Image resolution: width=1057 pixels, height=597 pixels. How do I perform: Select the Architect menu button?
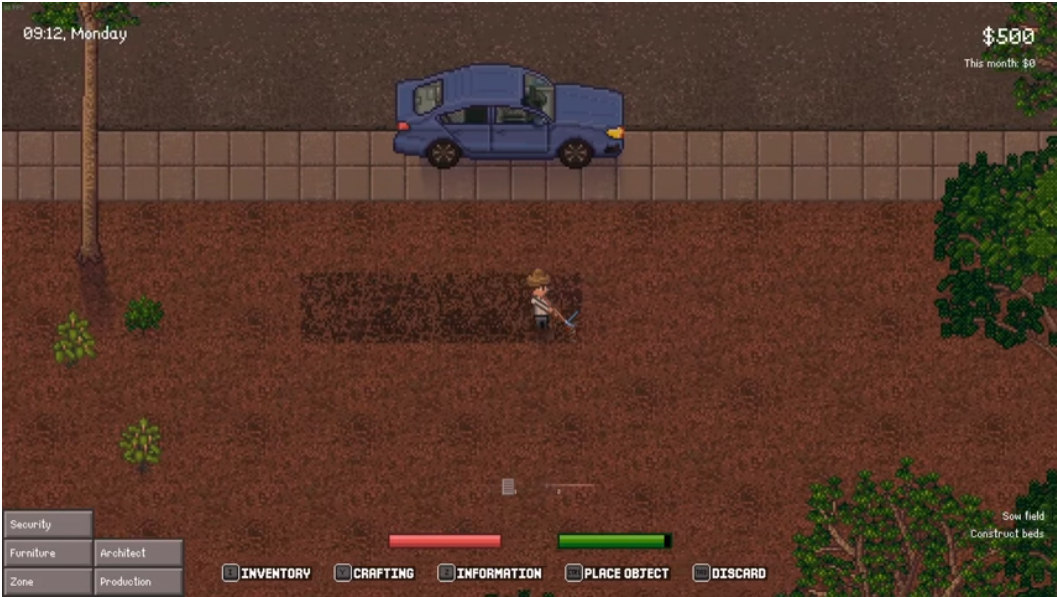(x=138, y=553)
